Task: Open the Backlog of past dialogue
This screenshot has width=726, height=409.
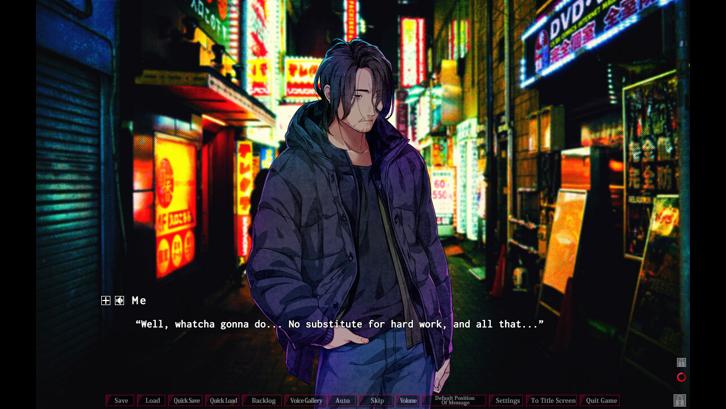Action: (263, 401)
